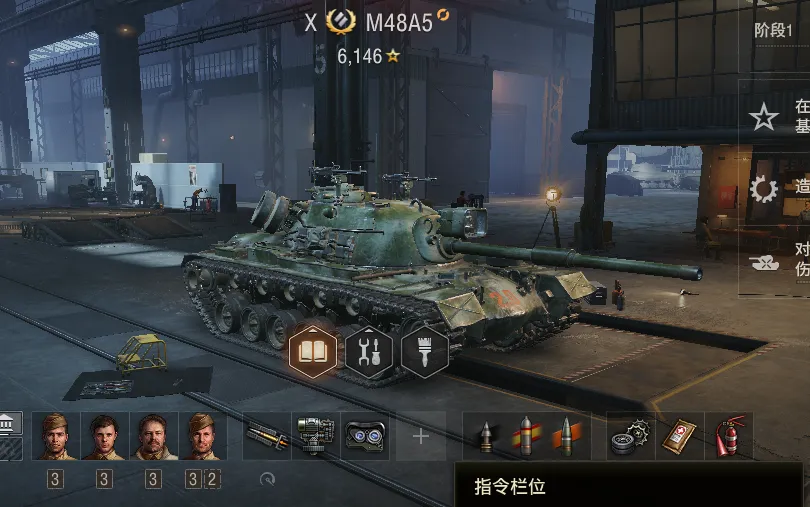Click the M48A5 tank name header
Screen dimensions: 810x507
pyautogui.click(x=399, y=23)
